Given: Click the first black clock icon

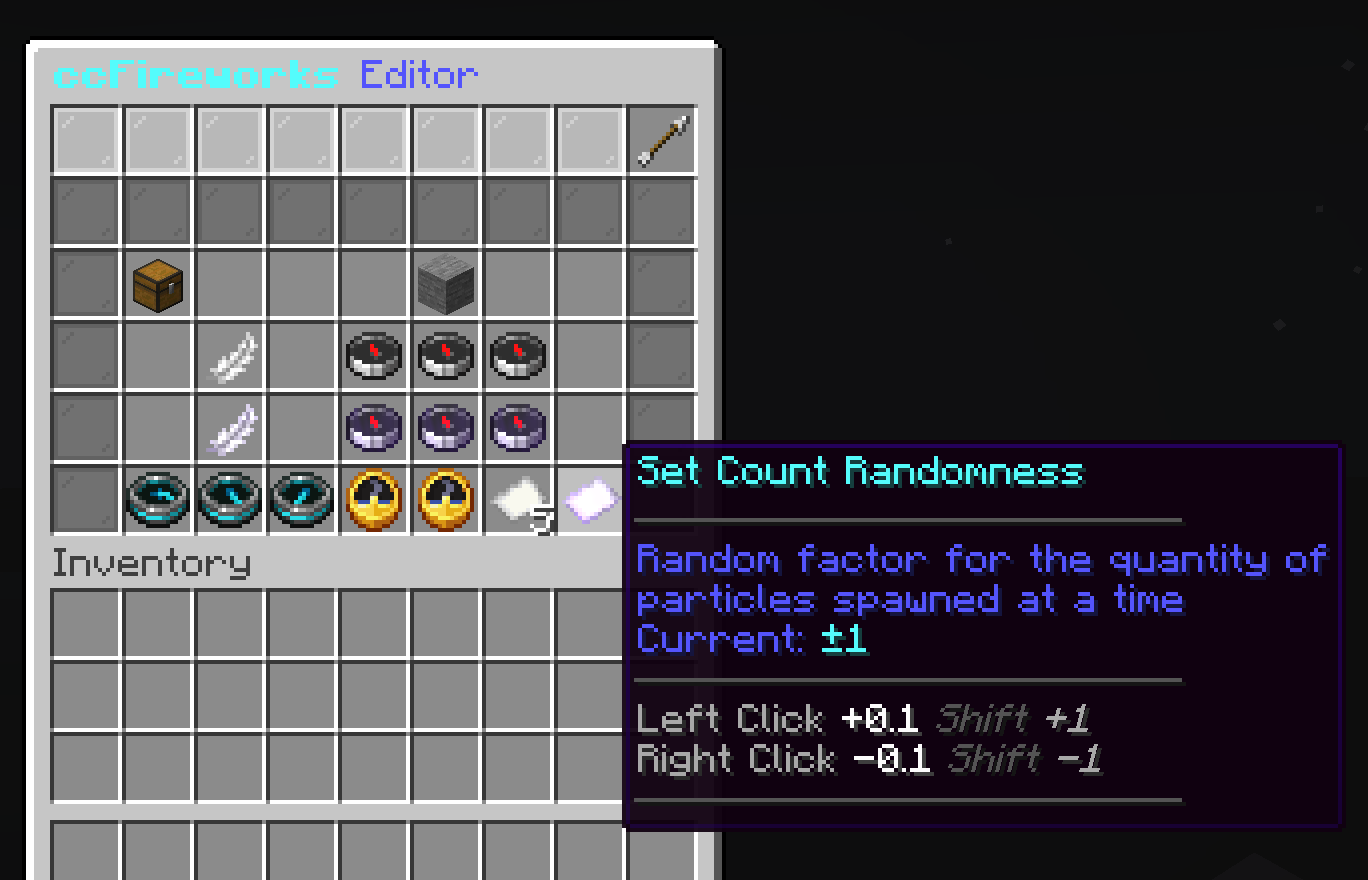Looking at the screenshot, I should [374, 356].
